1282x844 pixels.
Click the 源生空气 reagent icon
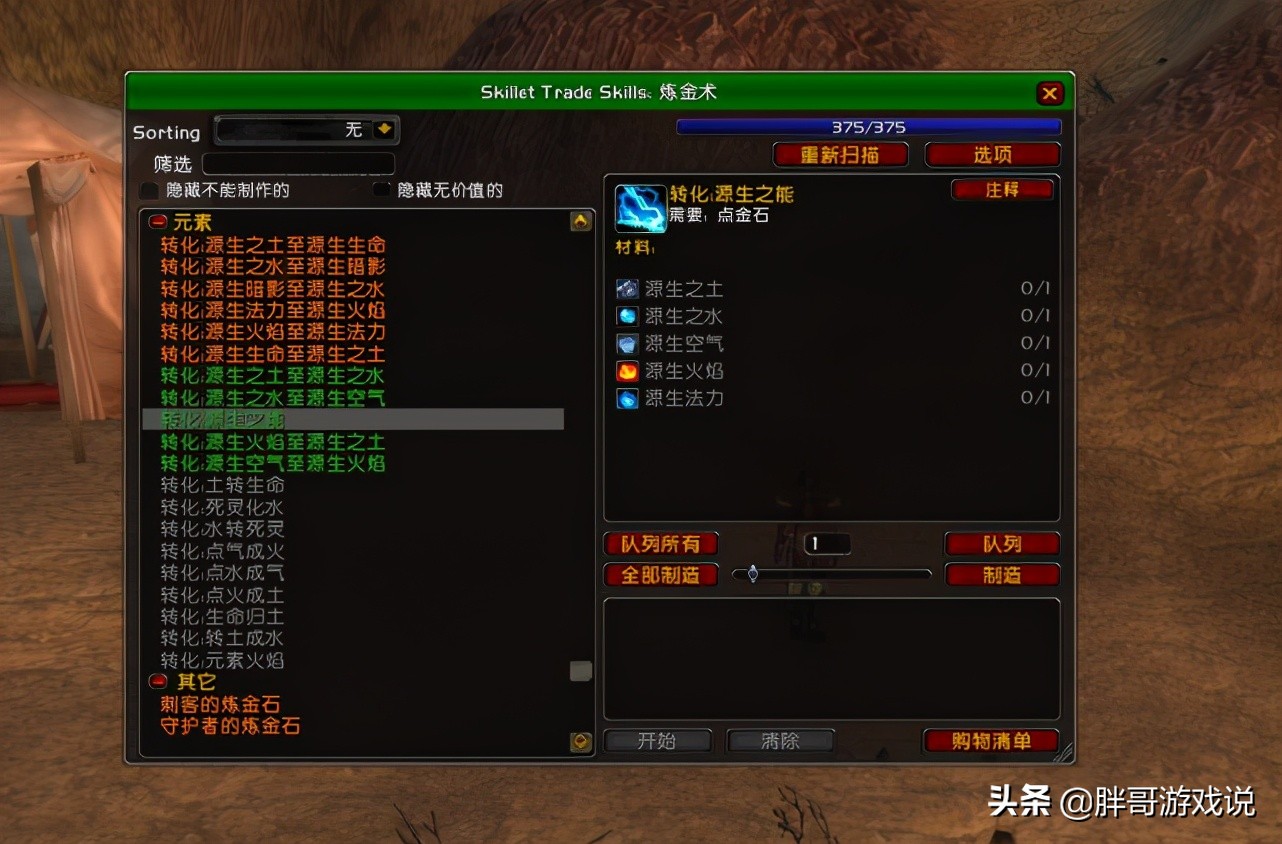628,343
